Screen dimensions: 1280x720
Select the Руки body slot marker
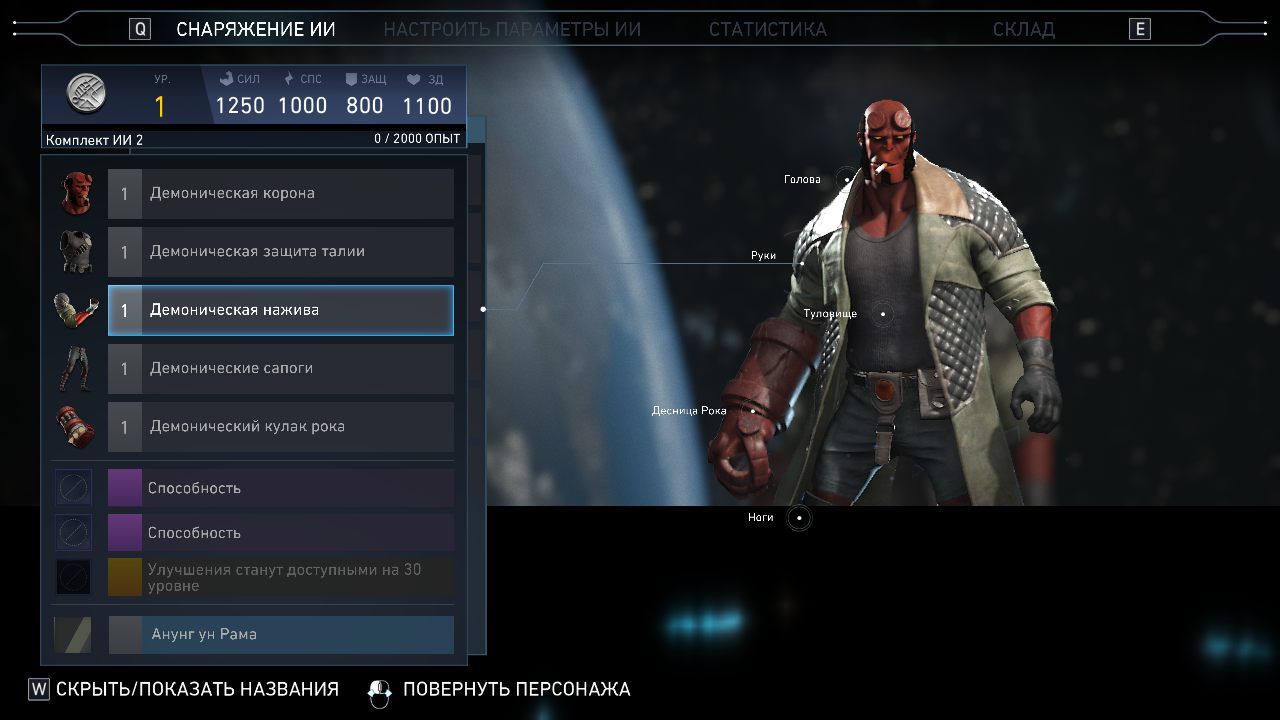[802, 262]
